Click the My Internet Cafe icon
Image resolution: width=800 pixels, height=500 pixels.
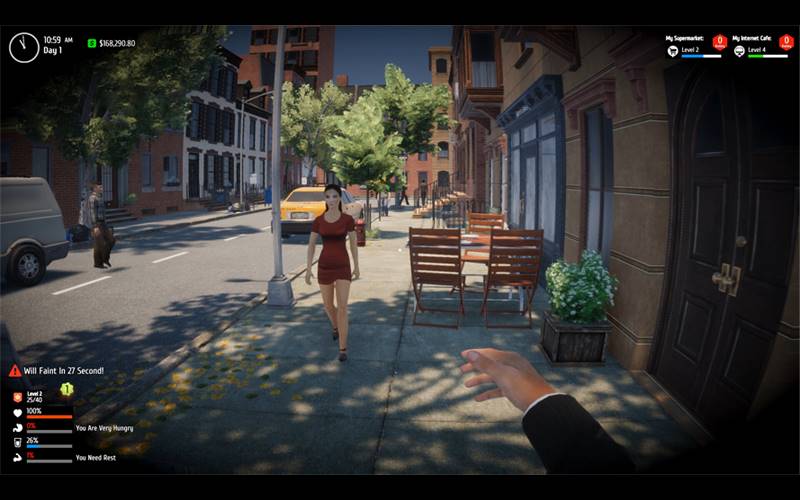pos(739,51)
